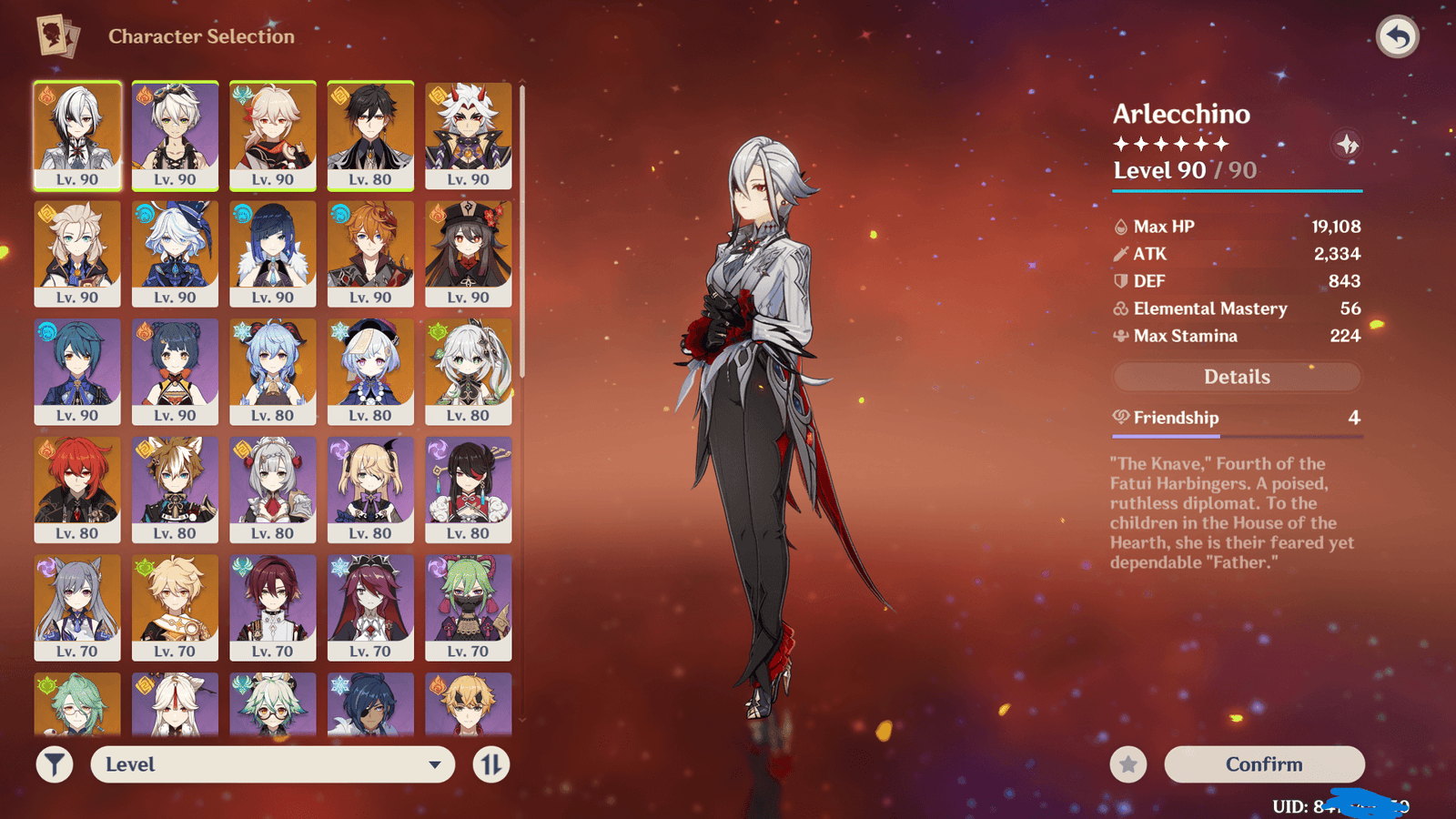
Task: Select Tartaglia's portrait
Action: point(370,253)
